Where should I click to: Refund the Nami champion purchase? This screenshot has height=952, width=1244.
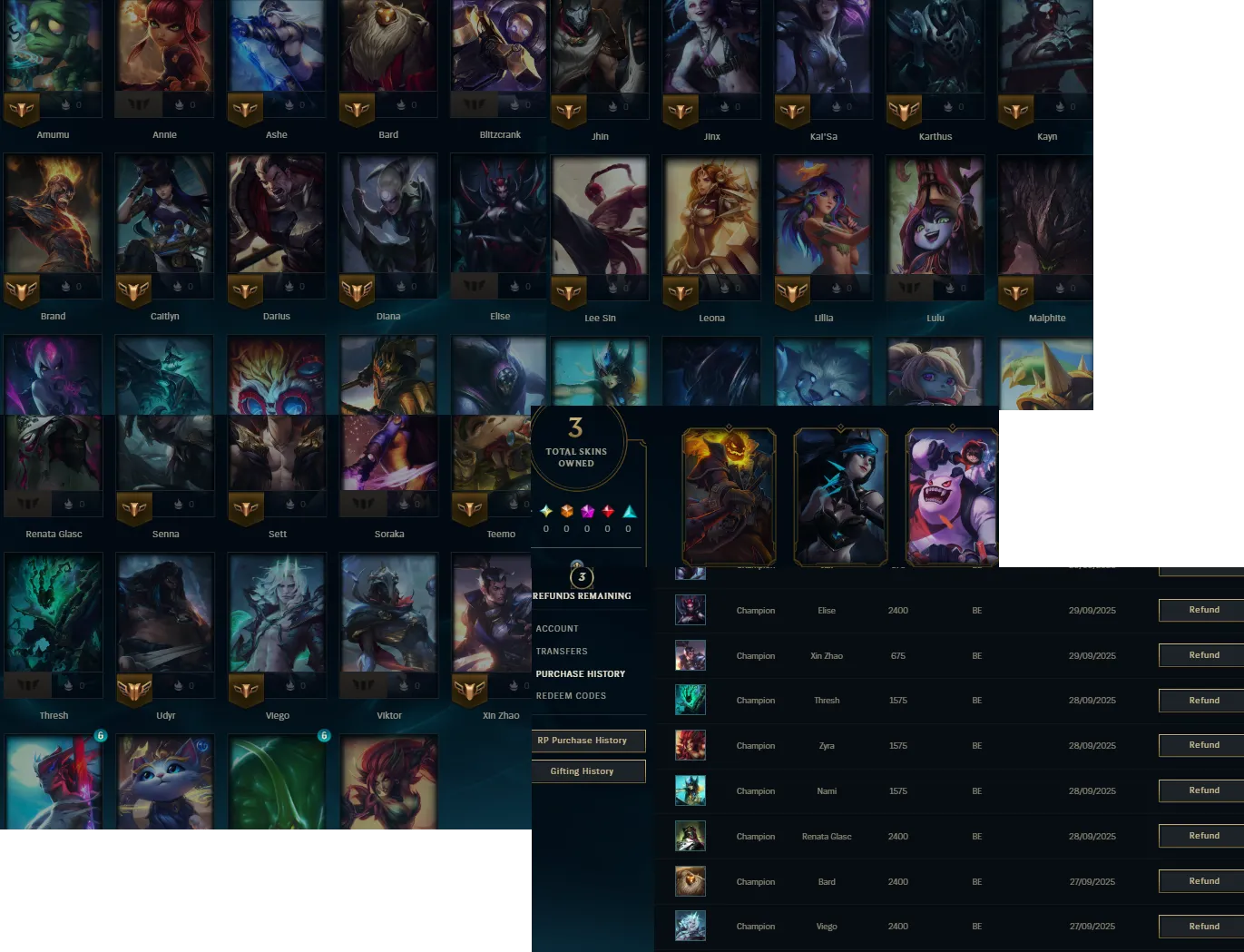[x=1204, y=790]
